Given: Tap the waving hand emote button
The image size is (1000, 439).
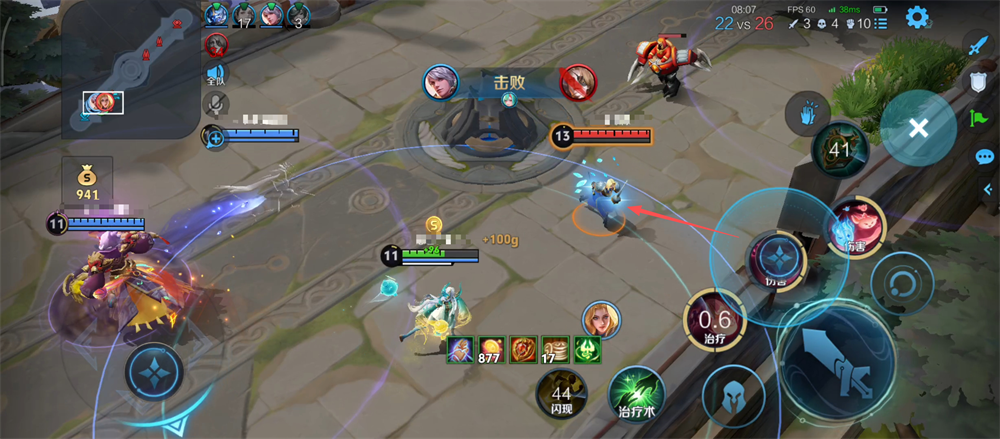Looking at the screenshot, I should point(808,114).
